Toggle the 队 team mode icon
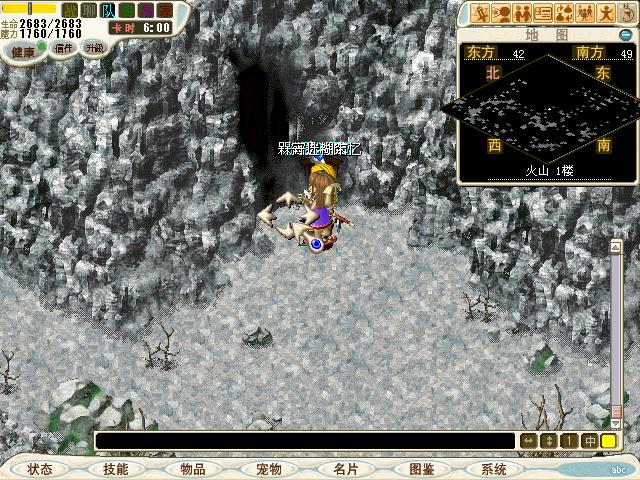Viewport: 640px width, 480px height. click(105, 10)
